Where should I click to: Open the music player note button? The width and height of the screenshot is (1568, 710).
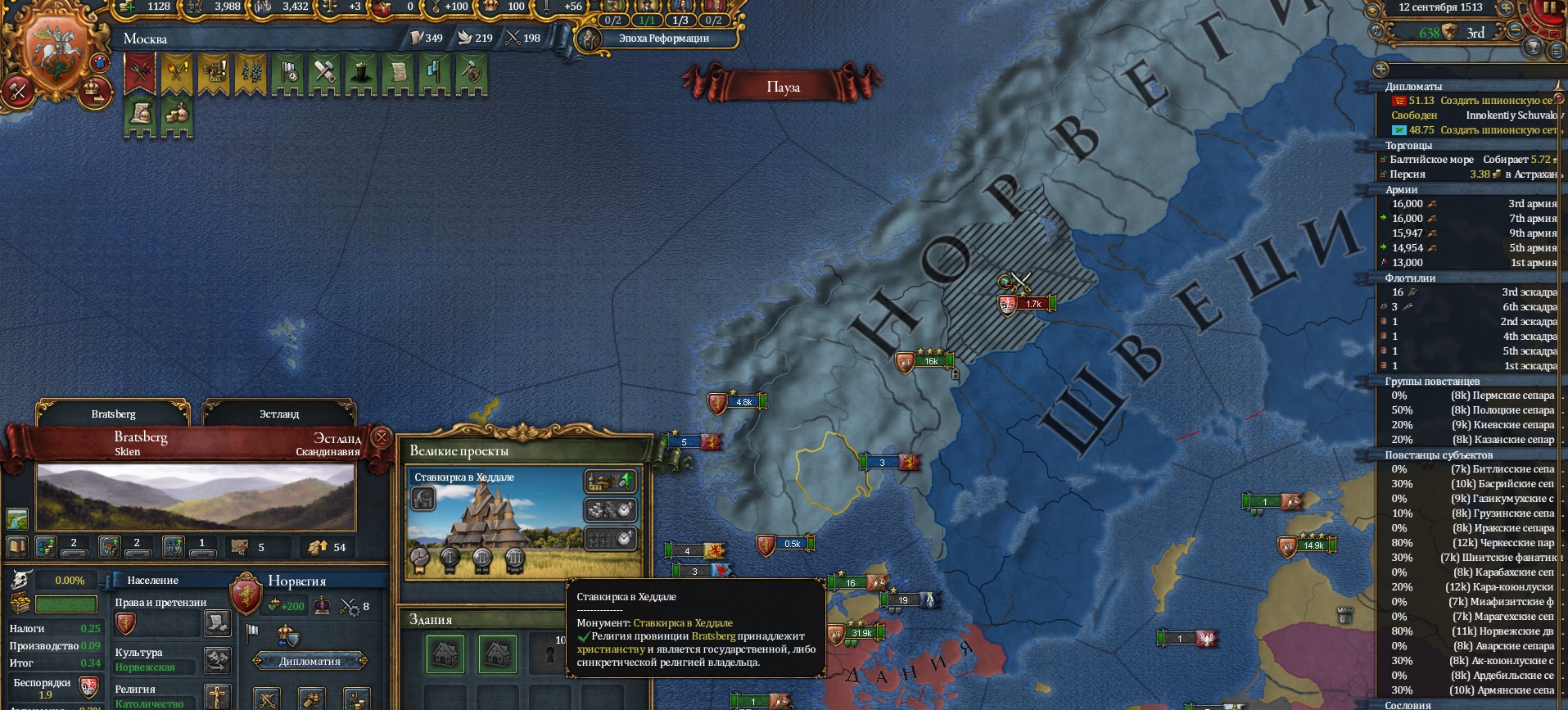pos(1376,31)
